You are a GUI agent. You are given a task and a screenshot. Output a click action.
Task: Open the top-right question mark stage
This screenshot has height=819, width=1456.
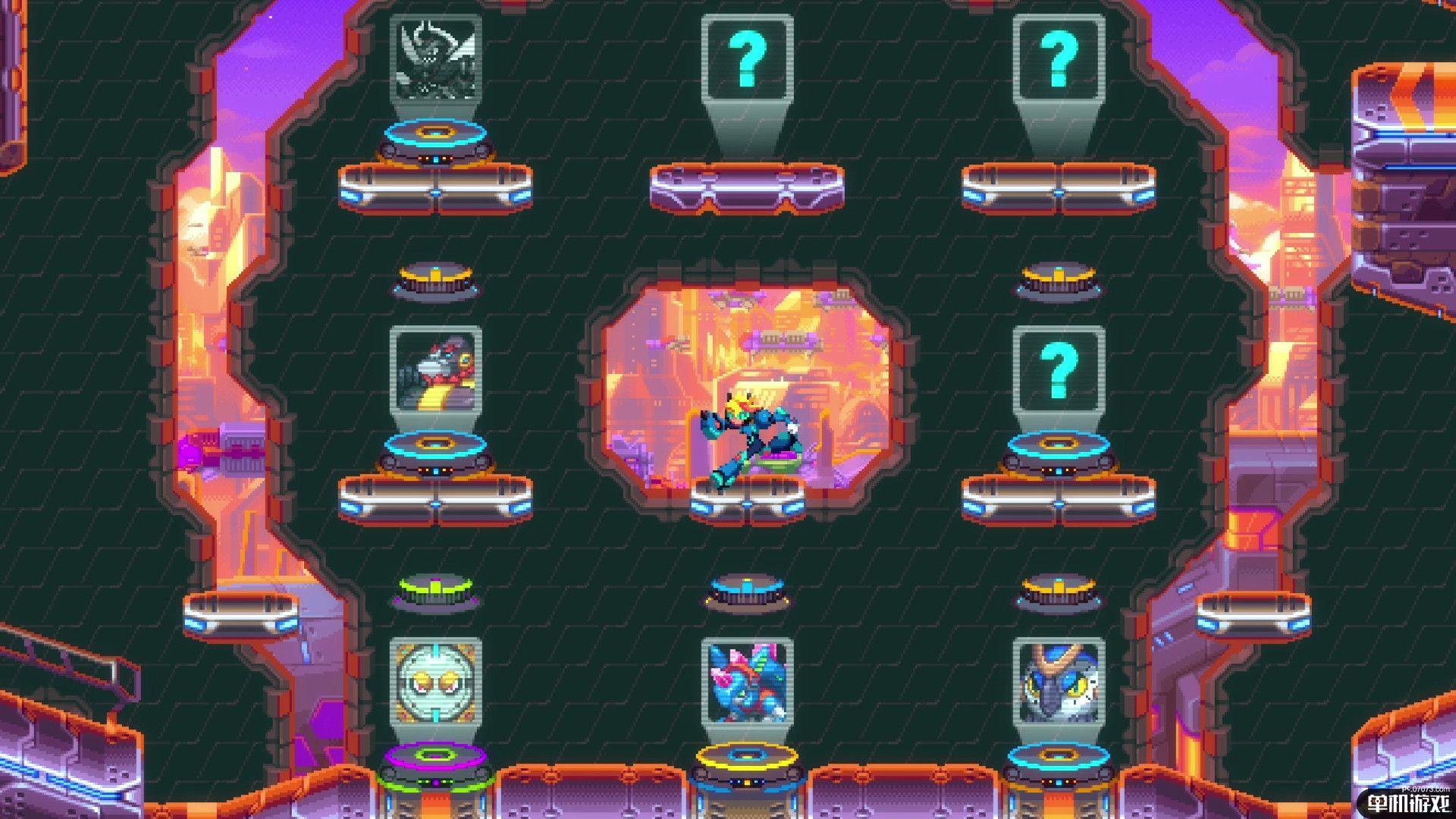tap(1059, 57)
